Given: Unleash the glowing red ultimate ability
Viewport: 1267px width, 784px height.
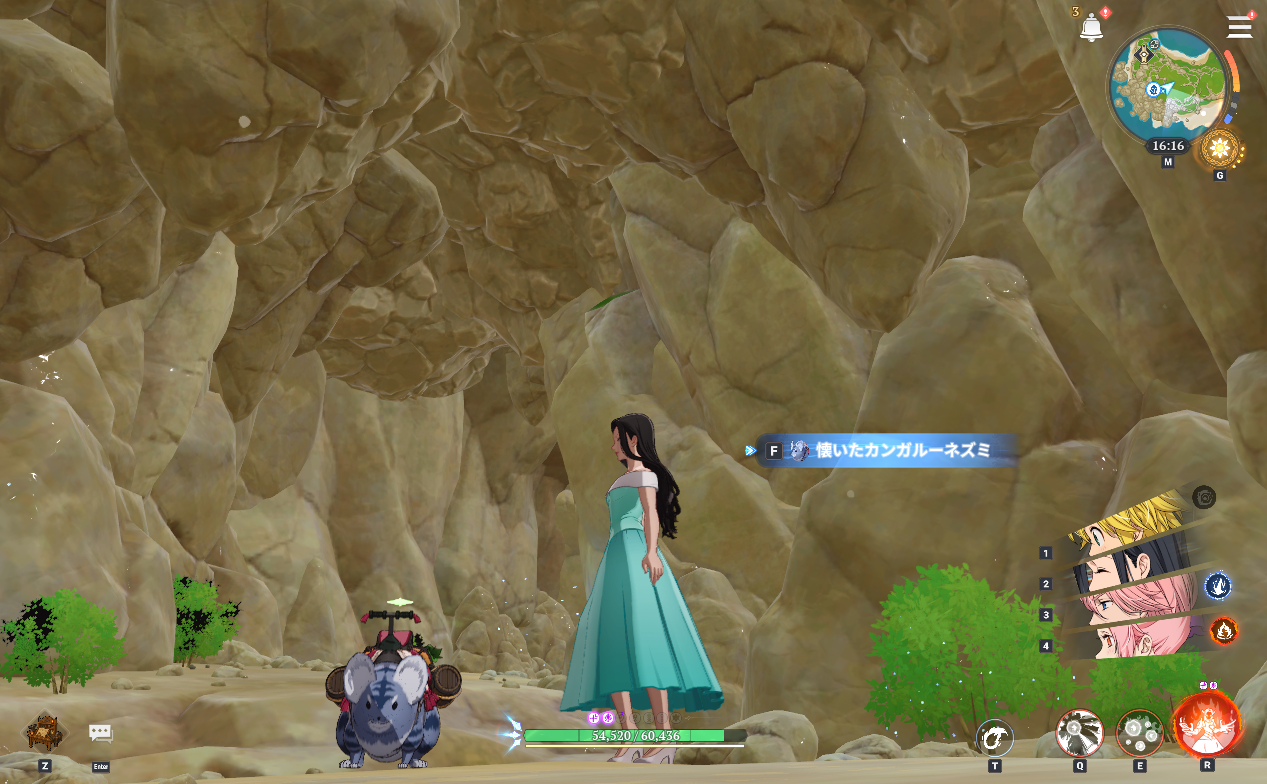Looking at the screenshot, I should point(1206,724).
